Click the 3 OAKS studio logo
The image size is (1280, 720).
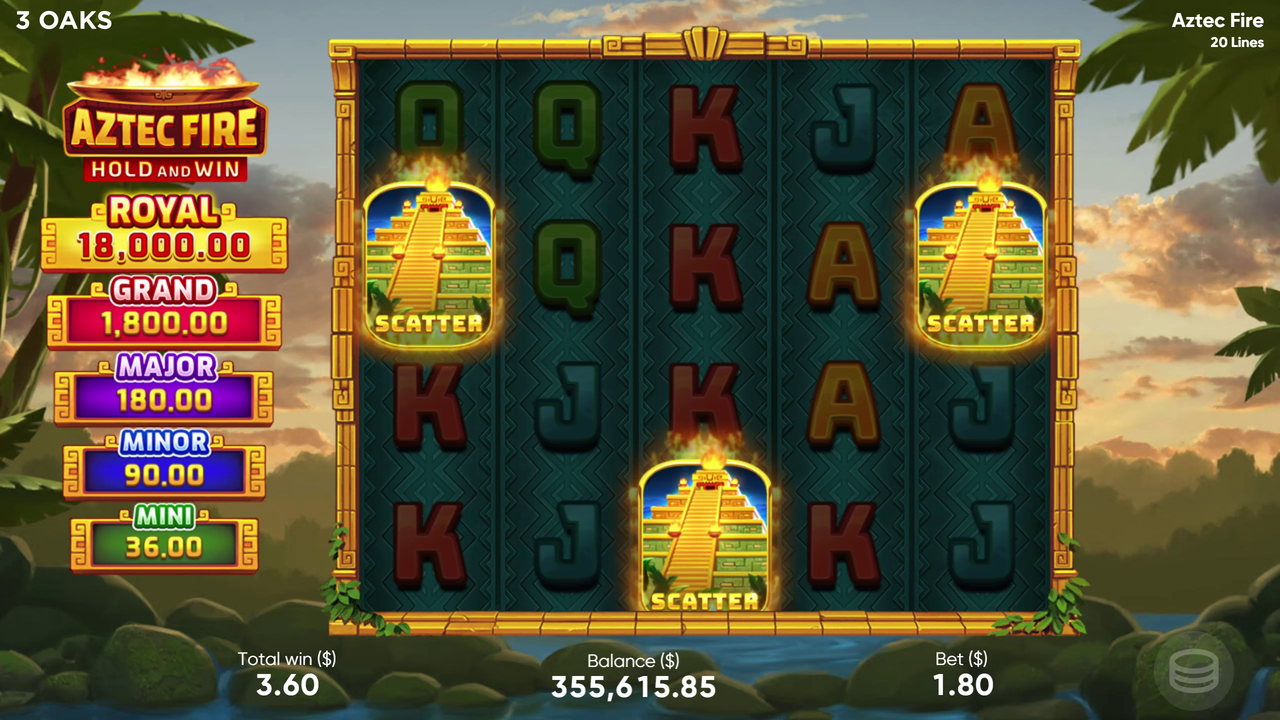click(x=63, y=19)
